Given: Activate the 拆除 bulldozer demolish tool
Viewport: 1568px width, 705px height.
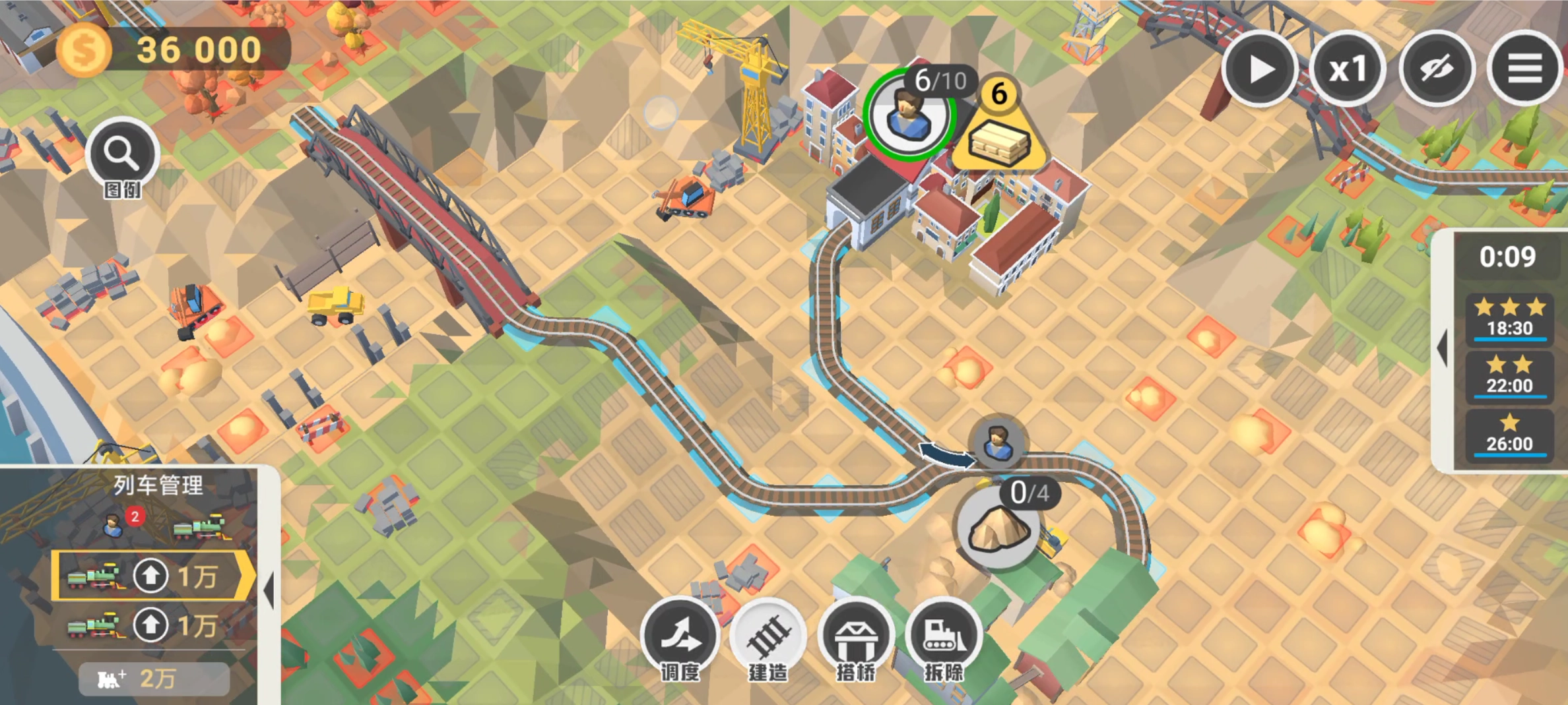Looking at the screenshot, I should (944, 636).
